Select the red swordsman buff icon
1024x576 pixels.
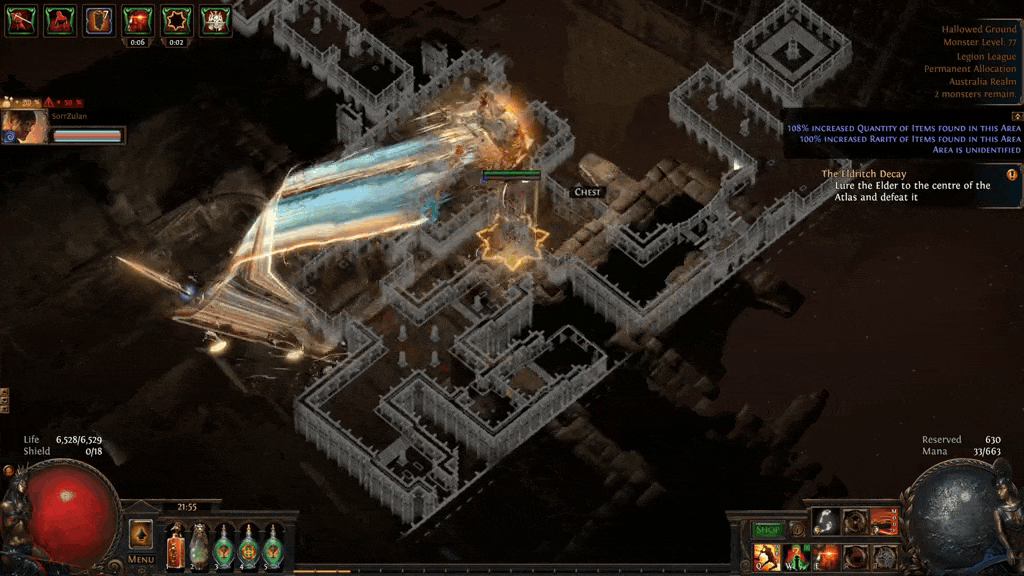coord(20,20)
